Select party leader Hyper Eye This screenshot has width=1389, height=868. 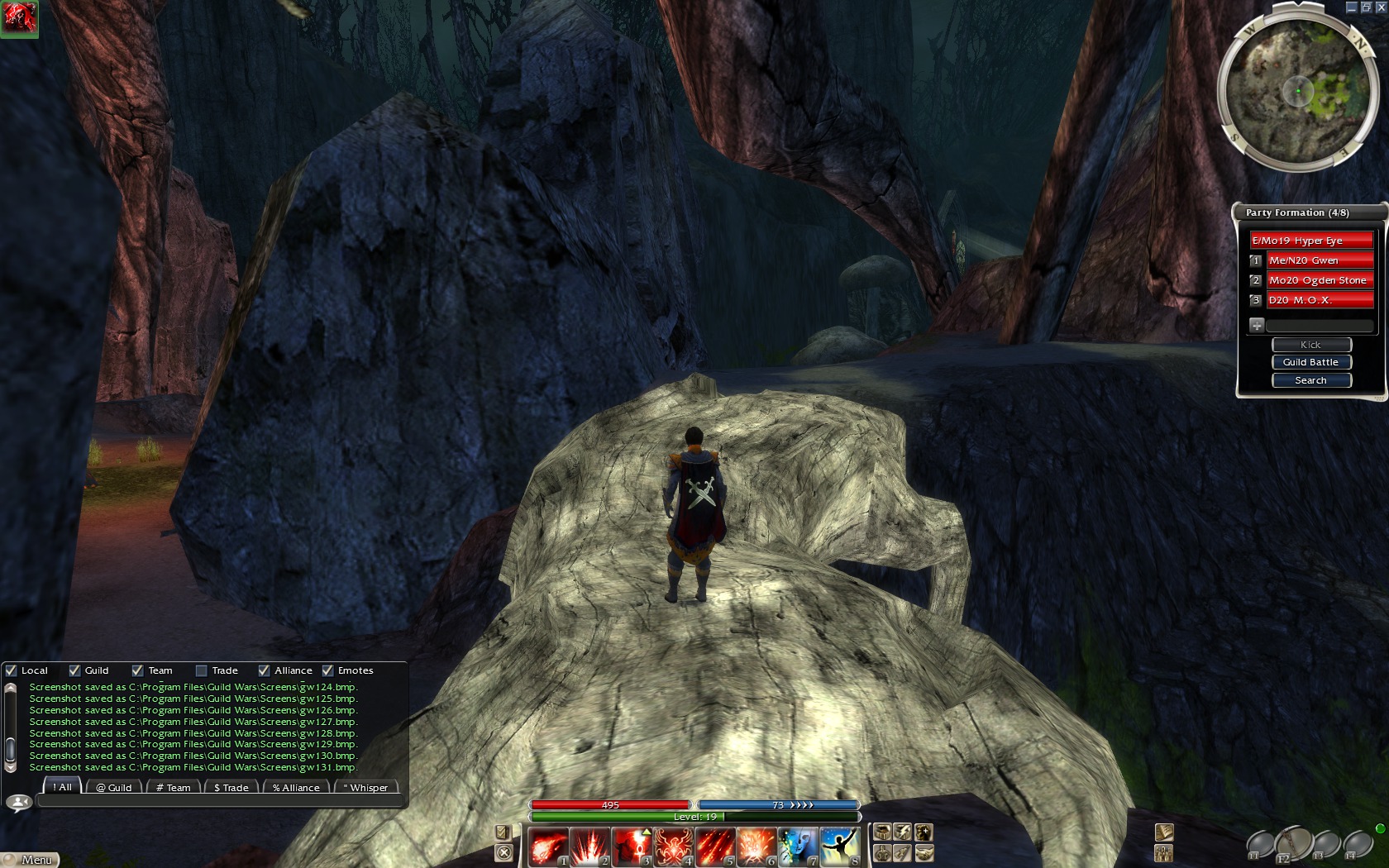coord(1310,241)
